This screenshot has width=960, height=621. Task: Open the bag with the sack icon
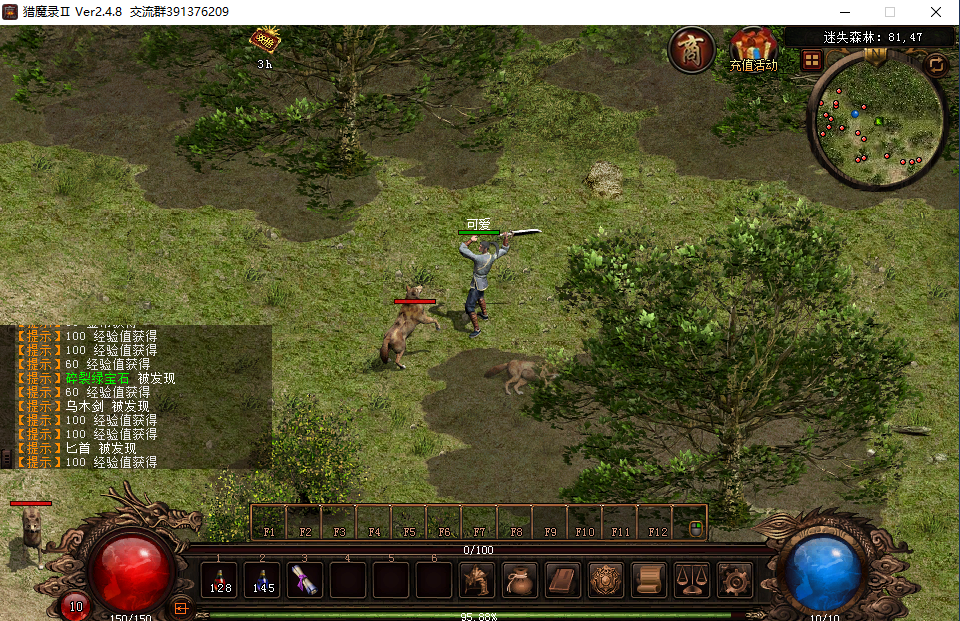[520, 580]
